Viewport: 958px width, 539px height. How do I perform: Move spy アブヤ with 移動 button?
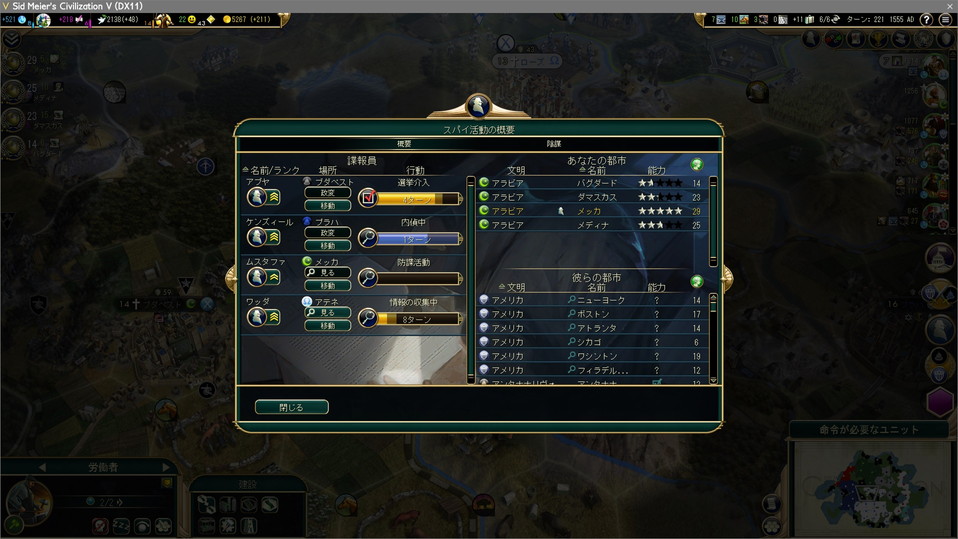[328, 205]
